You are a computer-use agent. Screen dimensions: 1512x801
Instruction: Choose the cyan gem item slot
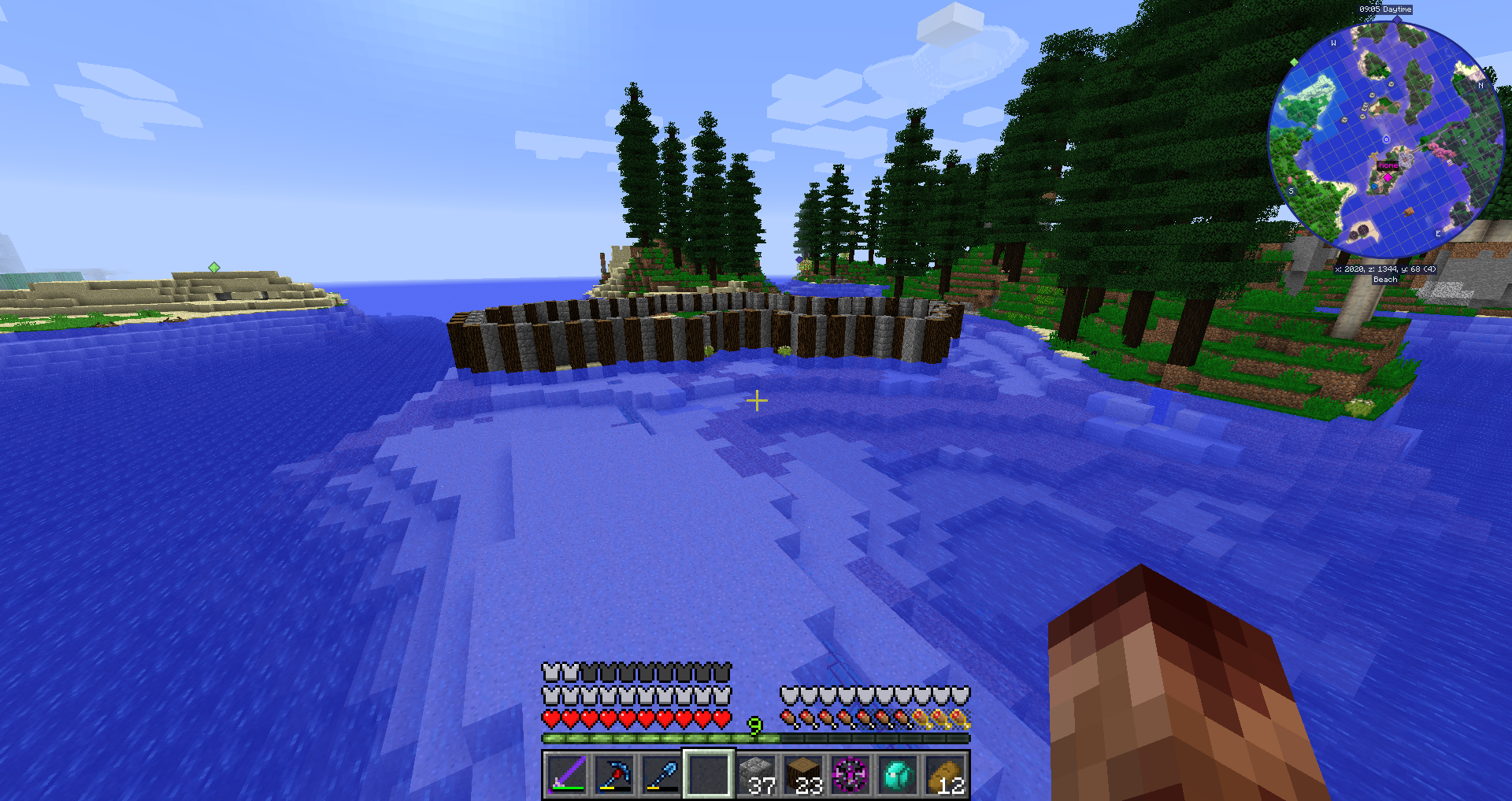point(899,775)
